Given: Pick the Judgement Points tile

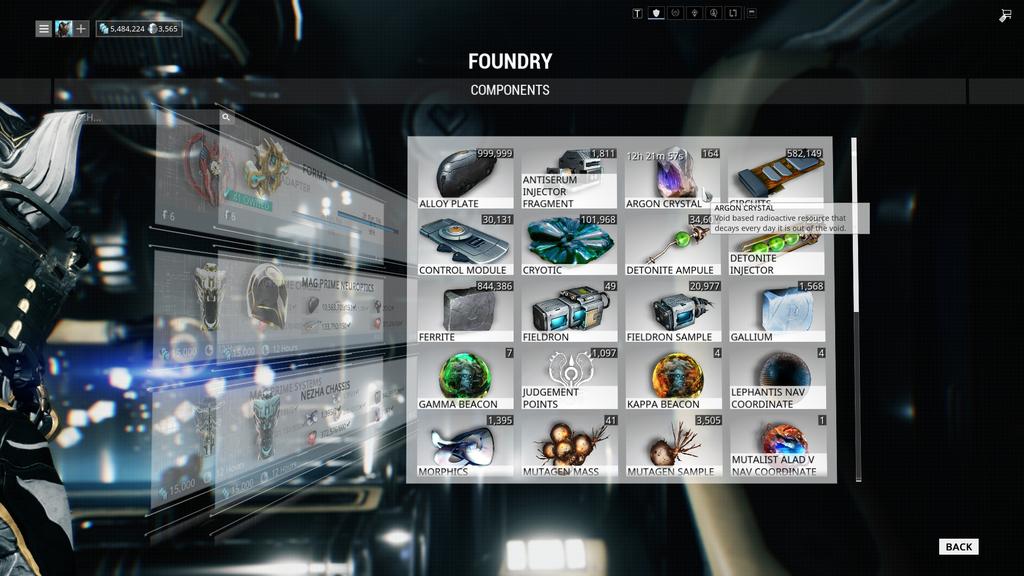Looking at the screenshot, I should (569, 378).
